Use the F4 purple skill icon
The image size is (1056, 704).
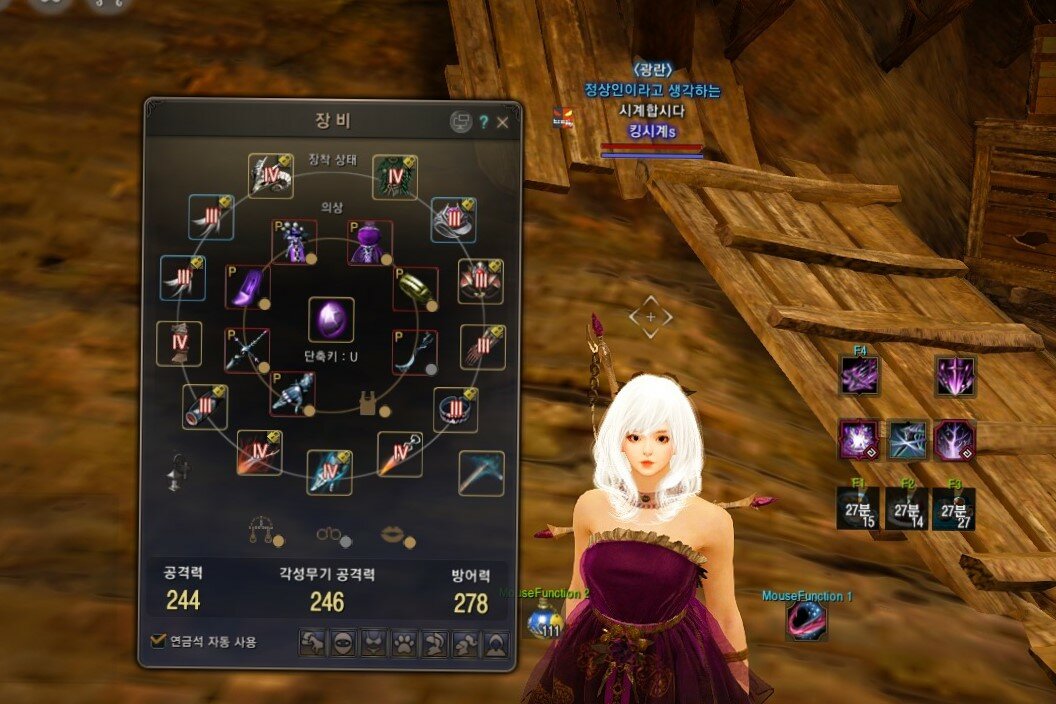pos(860,377)
